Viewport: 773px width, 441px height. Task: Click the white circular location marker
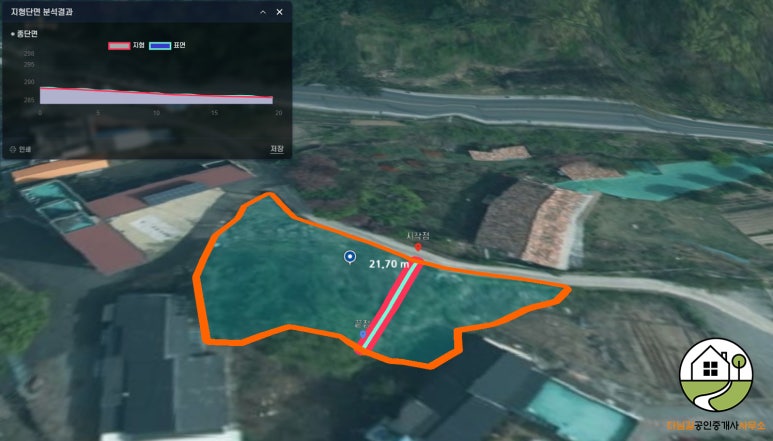(x=350, y=258)
